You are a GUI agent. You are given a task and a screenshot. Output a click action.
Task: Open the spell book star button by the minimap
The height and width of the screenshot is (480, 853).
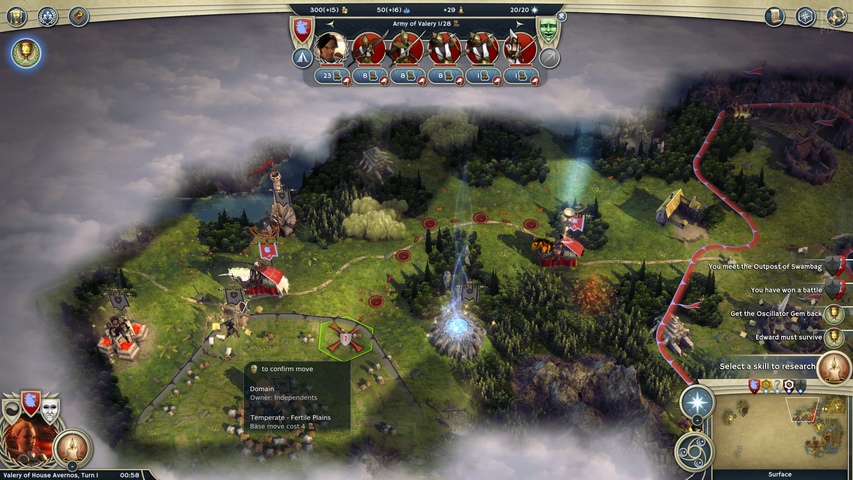click(x=696, y=404)
